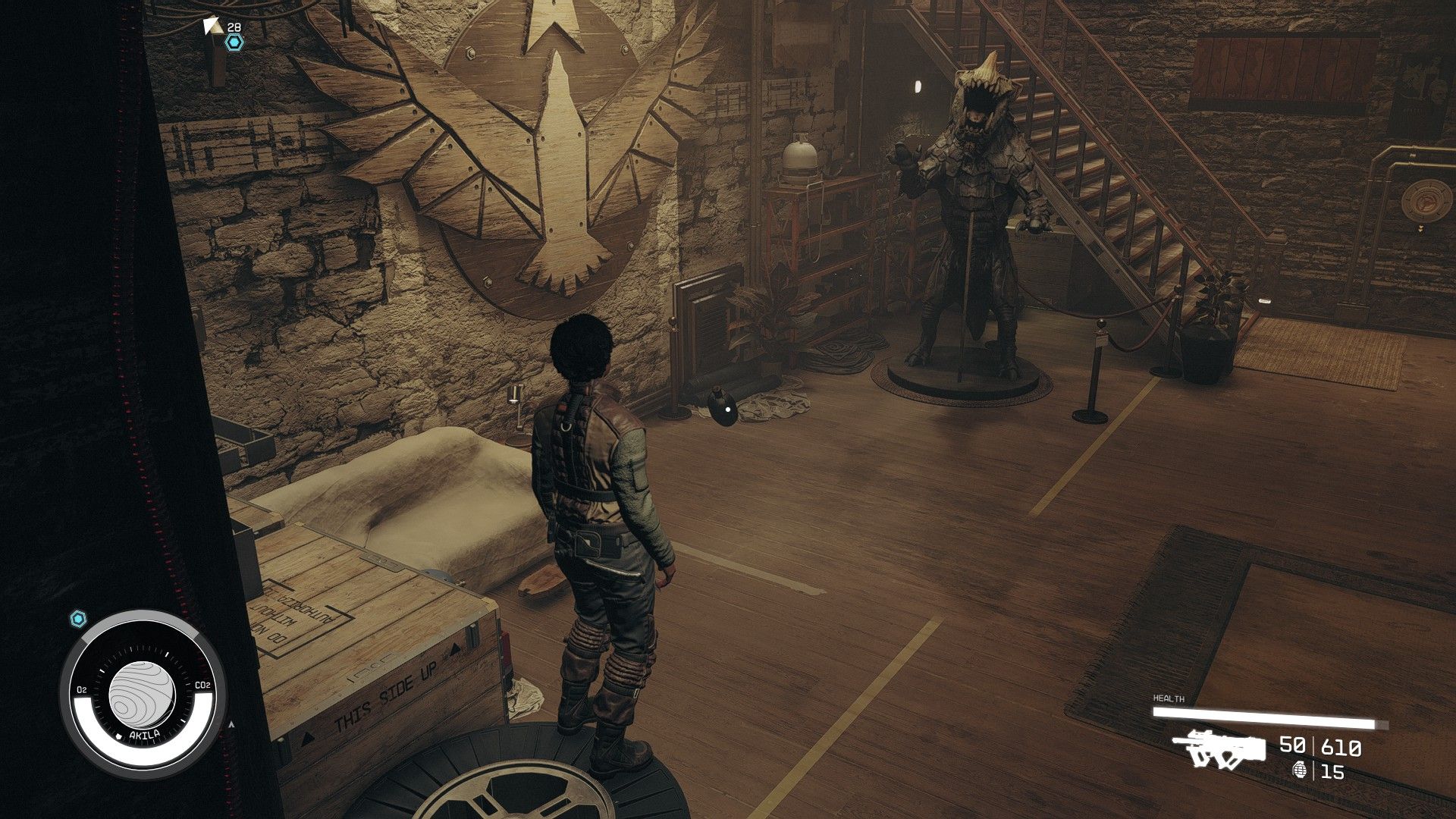Viewport: 1456px width, 819px height.
Task: Click the blue hexagon above the Akila compass
Action: (78, 619)
